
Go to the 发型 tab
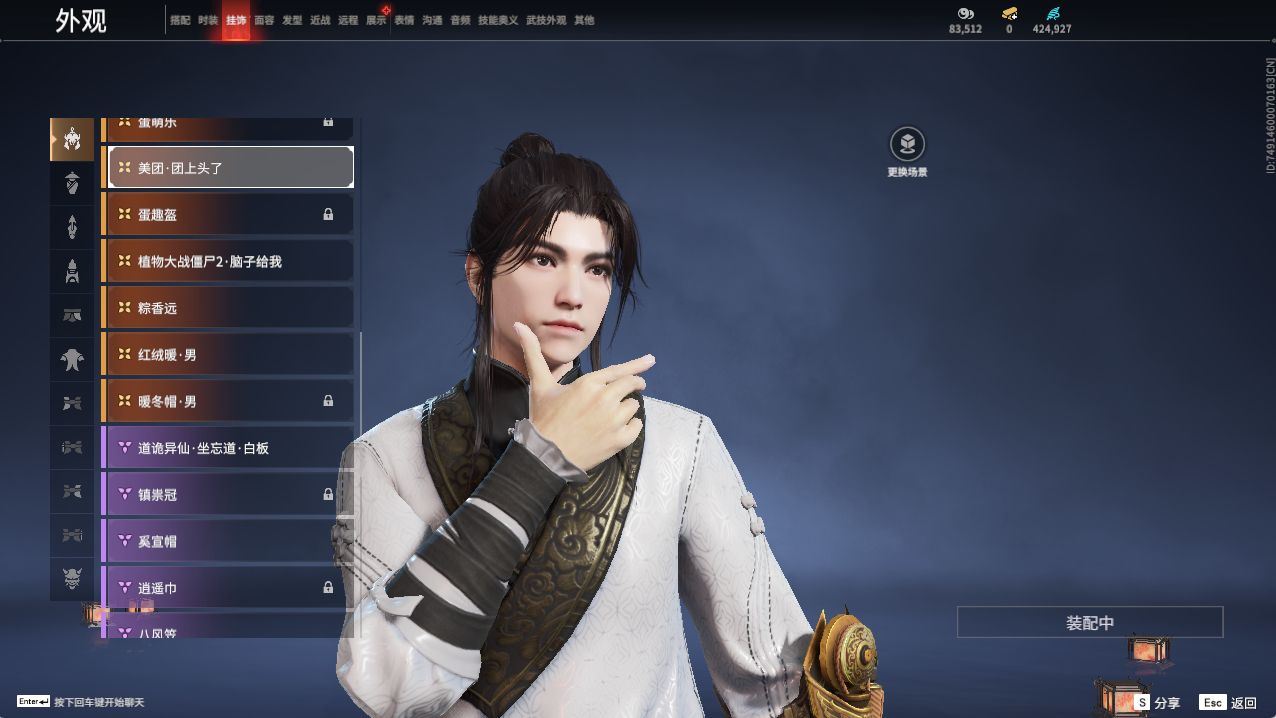pyautogui.click(x=292, y=20)
